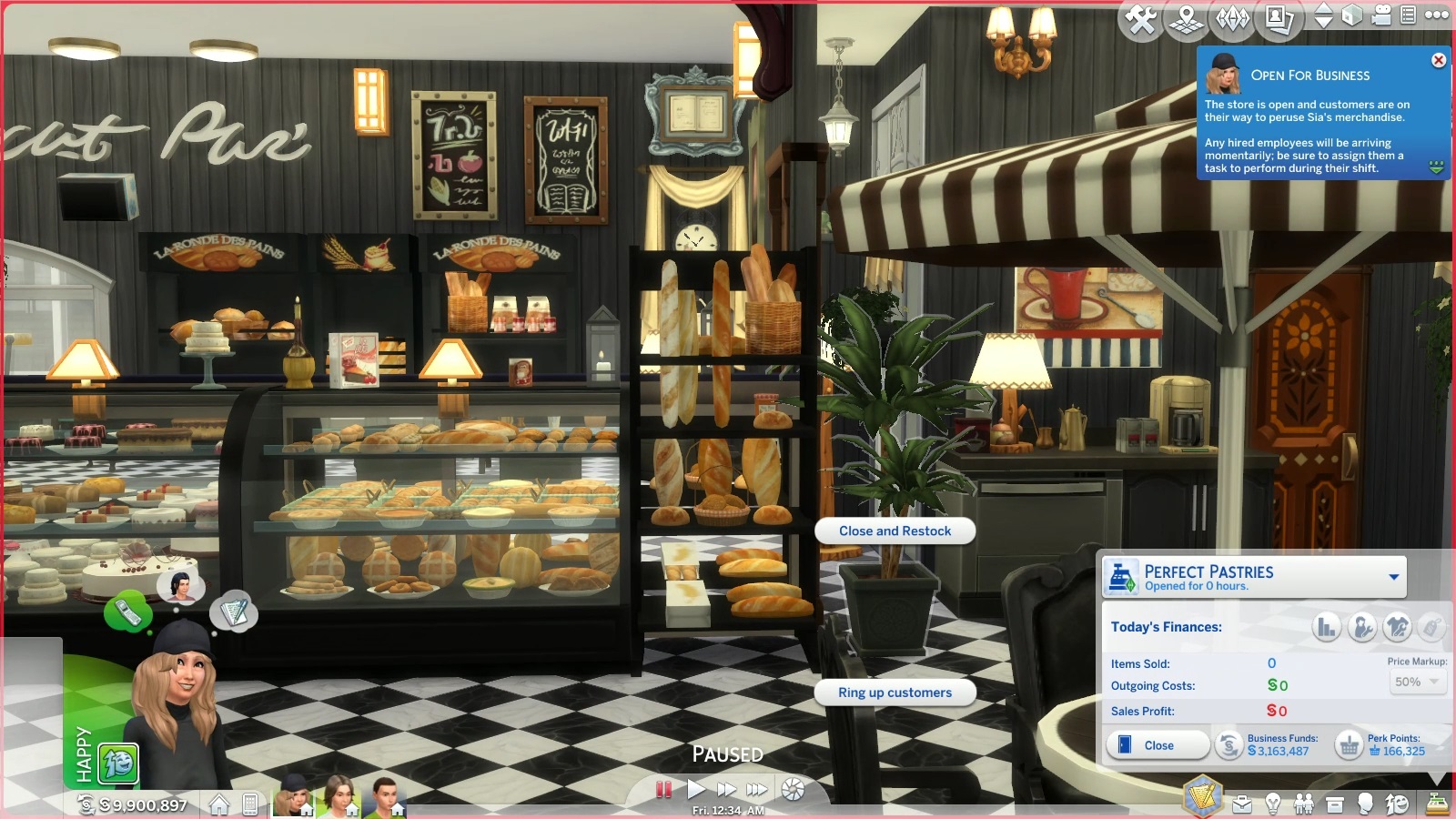This screenshot has height=819, width=1456.
Task: Open the Skills panel lightbulb icon
Action: [x=1274, y=806]
